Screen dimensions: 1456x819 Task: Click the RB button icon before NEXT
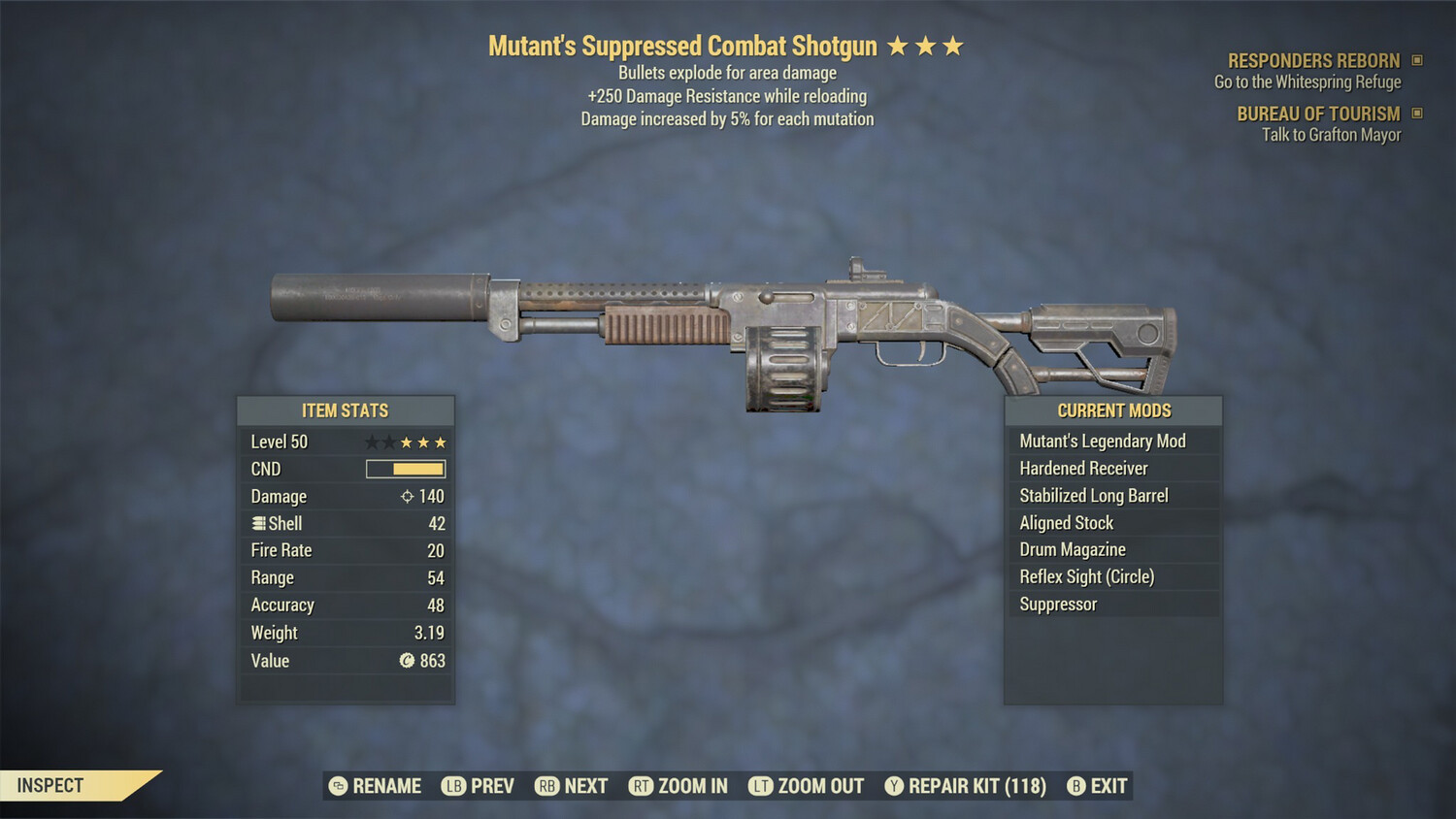[x=548, y=786]
